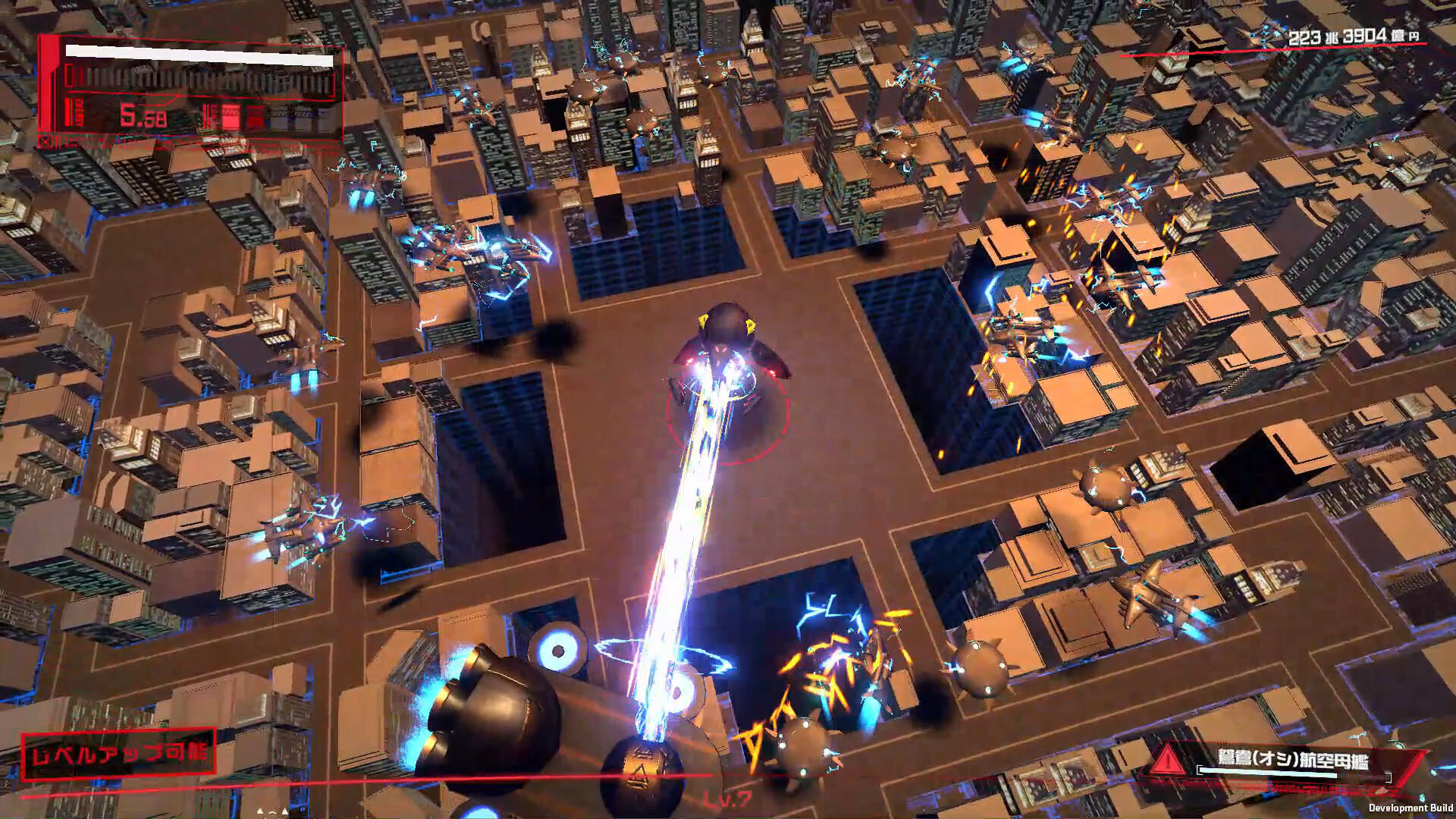This screenshot has height=819, width=1456.
Task: Click the highlighted red weapon module icon
Action: 231,116
